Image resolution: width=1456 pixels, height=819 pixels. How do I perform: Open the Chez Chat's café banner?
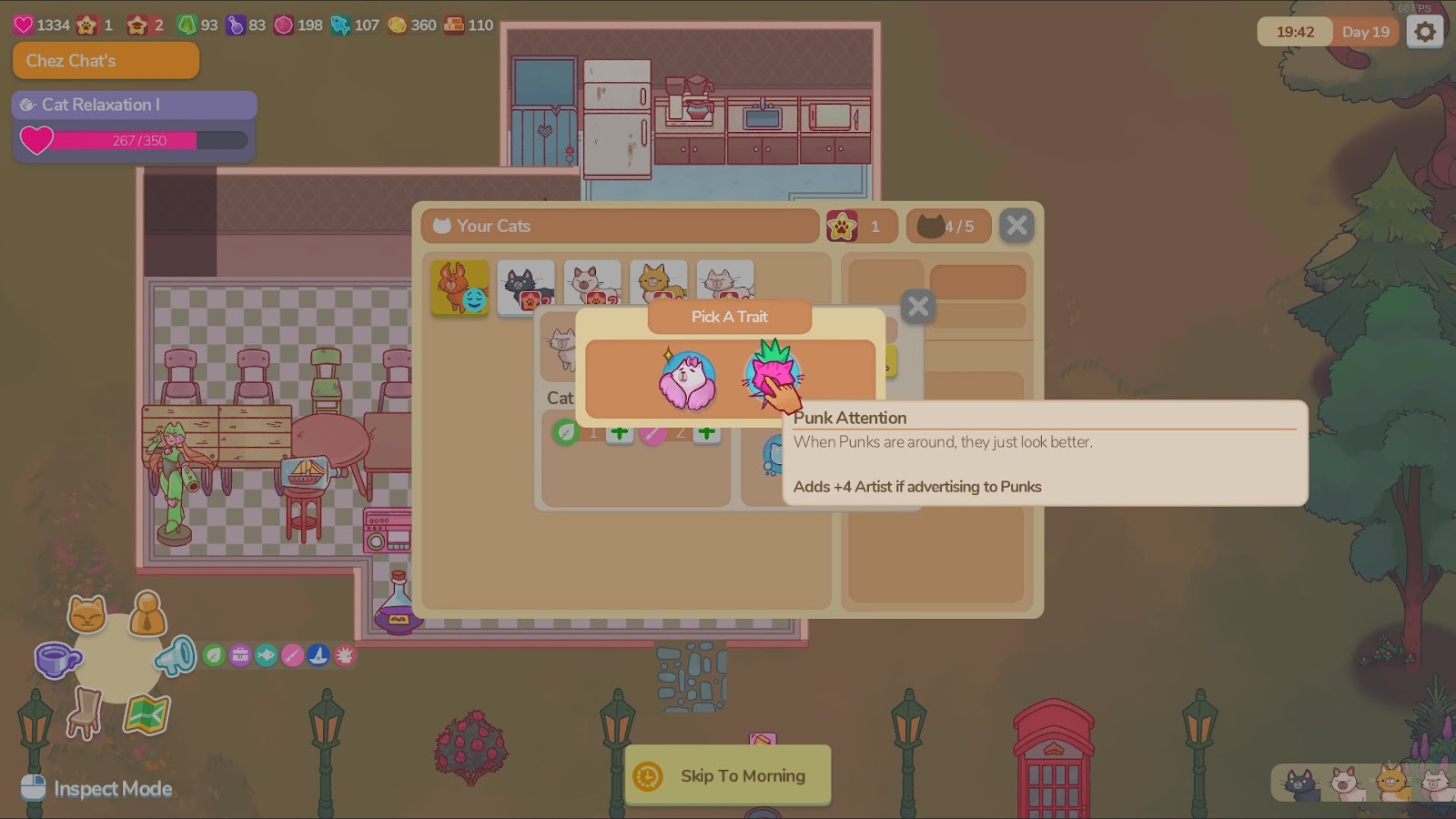point(106,61)
